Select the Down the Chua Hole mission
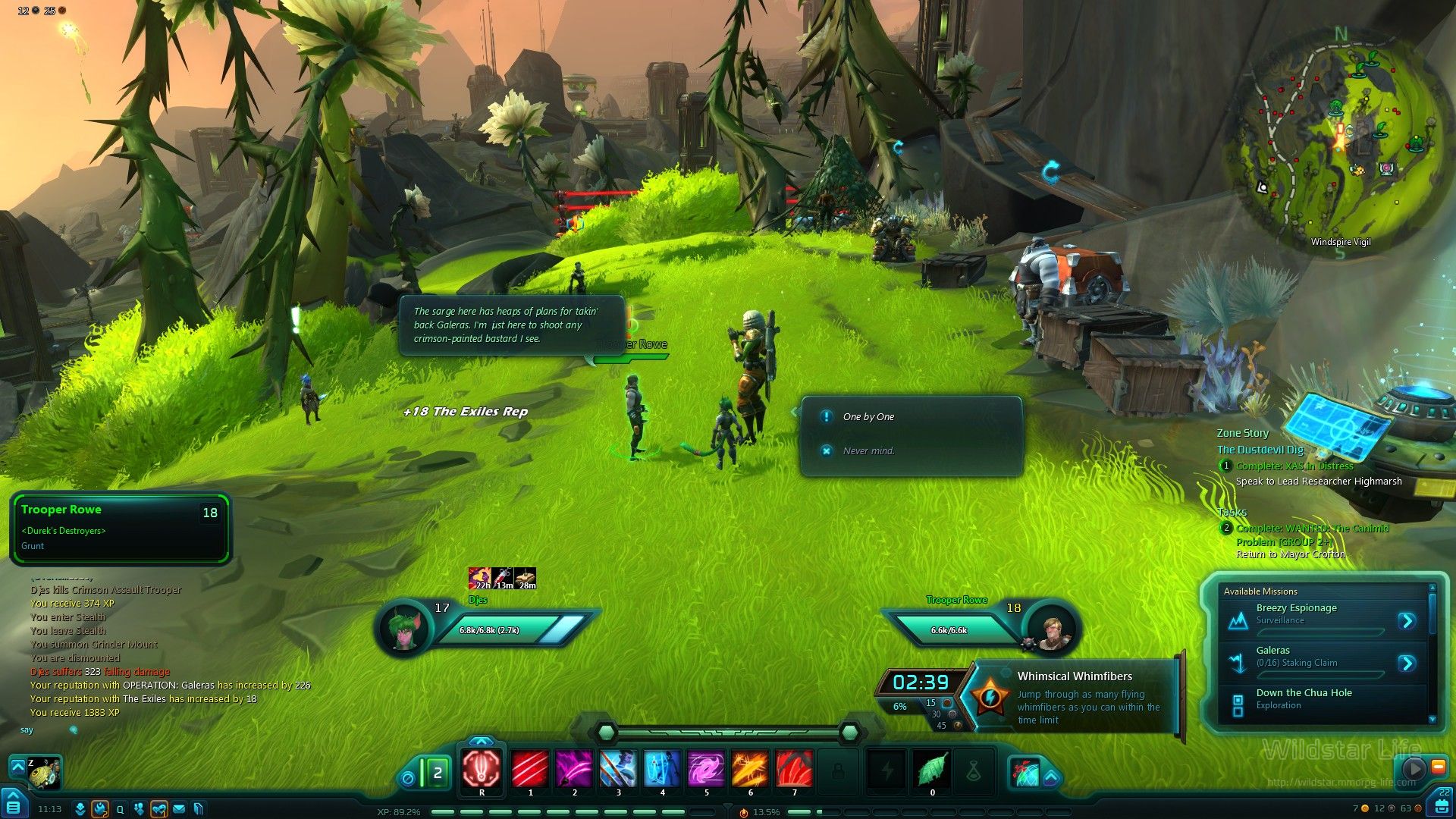 pyautogui.click(x=1304, y=698)
